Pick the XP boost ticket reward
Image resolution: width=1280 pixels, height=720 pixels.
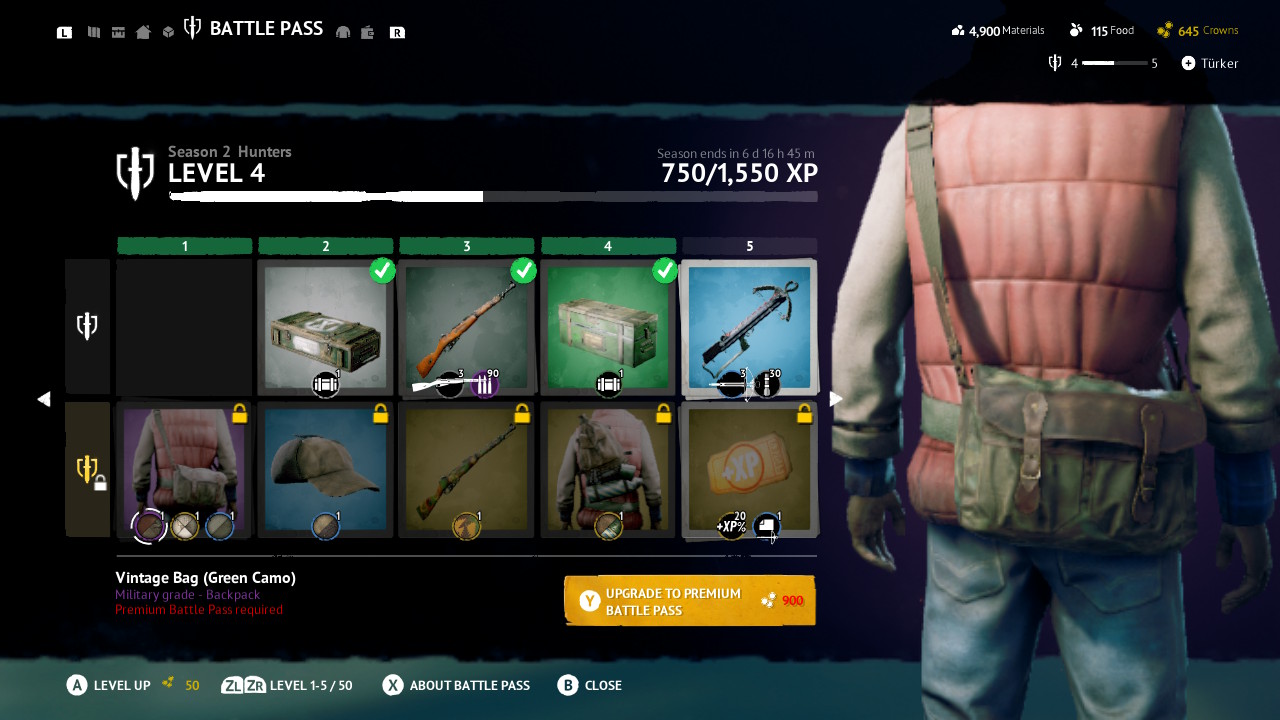749,469
